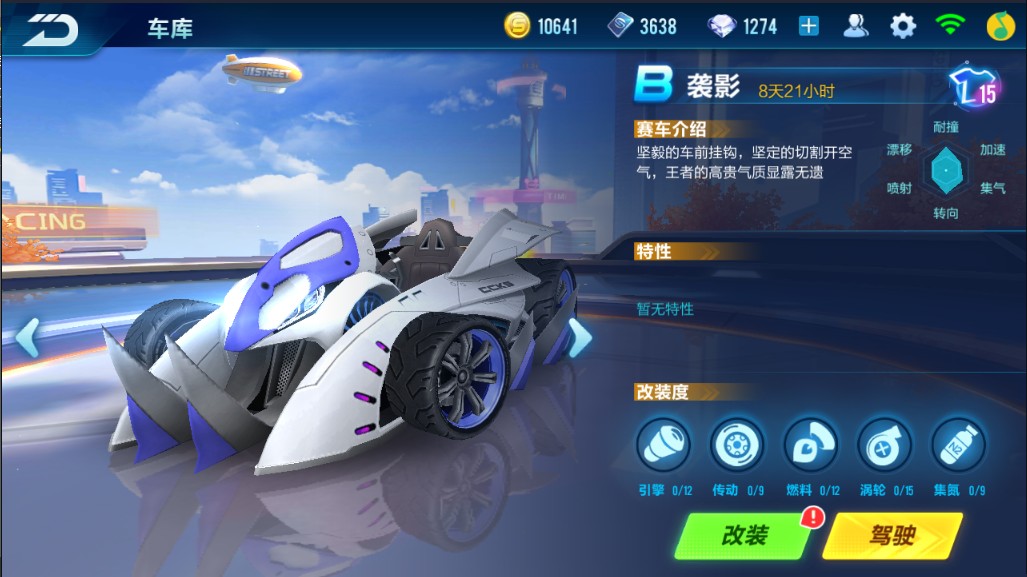
Task: Open the friends icon in the top bar
Action: coord(856,27)
